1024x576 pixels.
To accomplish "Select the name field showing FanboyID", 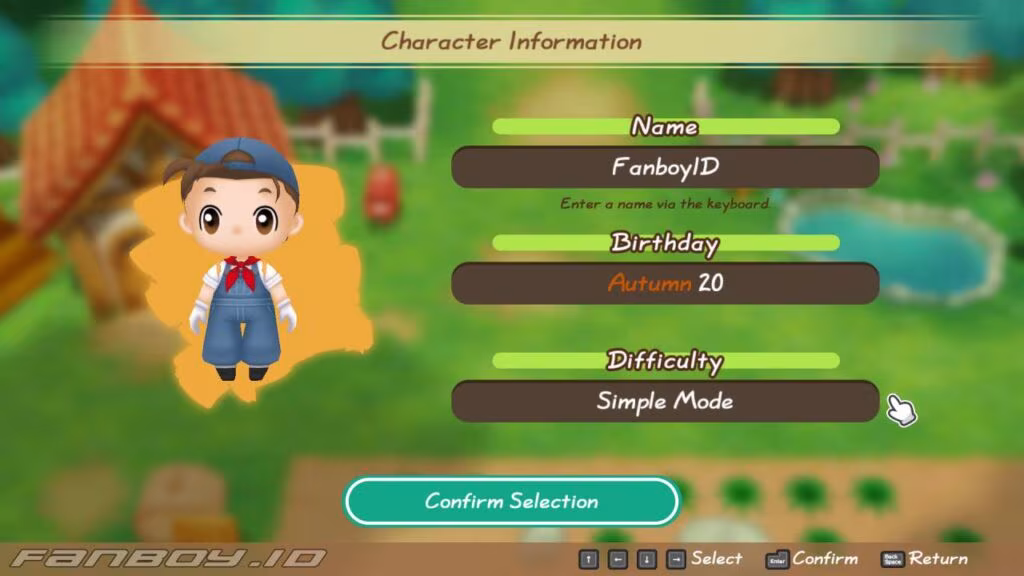I will coord(665,167).
